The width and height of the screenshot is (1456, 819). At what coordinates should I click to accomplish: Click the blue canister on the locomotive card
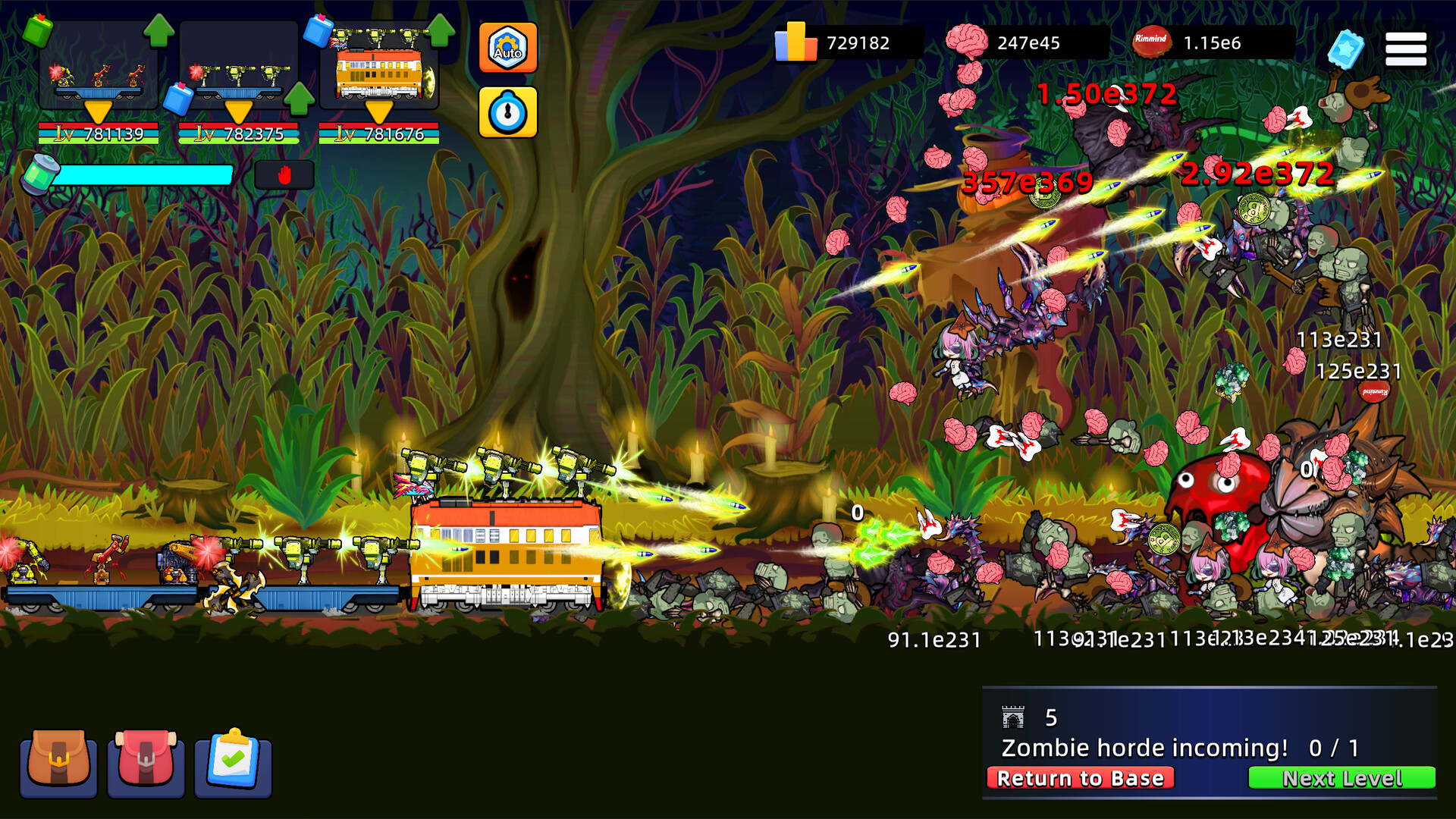[318, 31]
